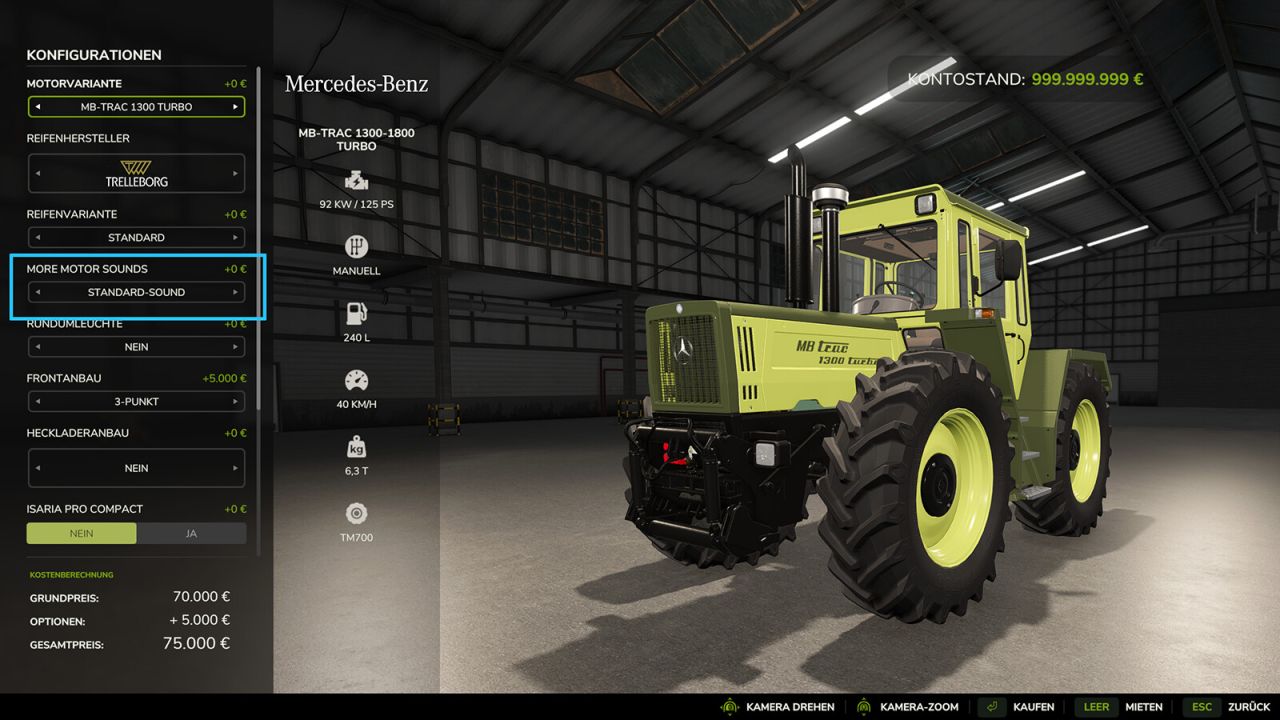Click the speedometer icon above 40 KM/H
1280x720 pixels.
[357, 379]
